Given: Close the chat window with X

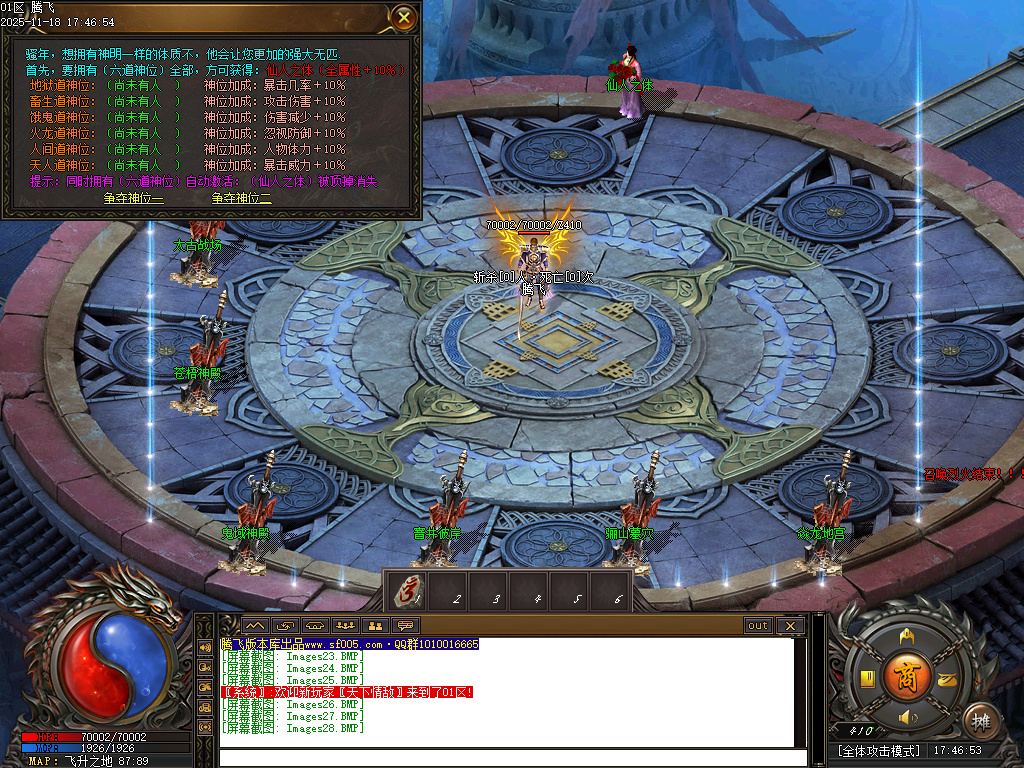Looking at the screenshot, I should (790, 626).
